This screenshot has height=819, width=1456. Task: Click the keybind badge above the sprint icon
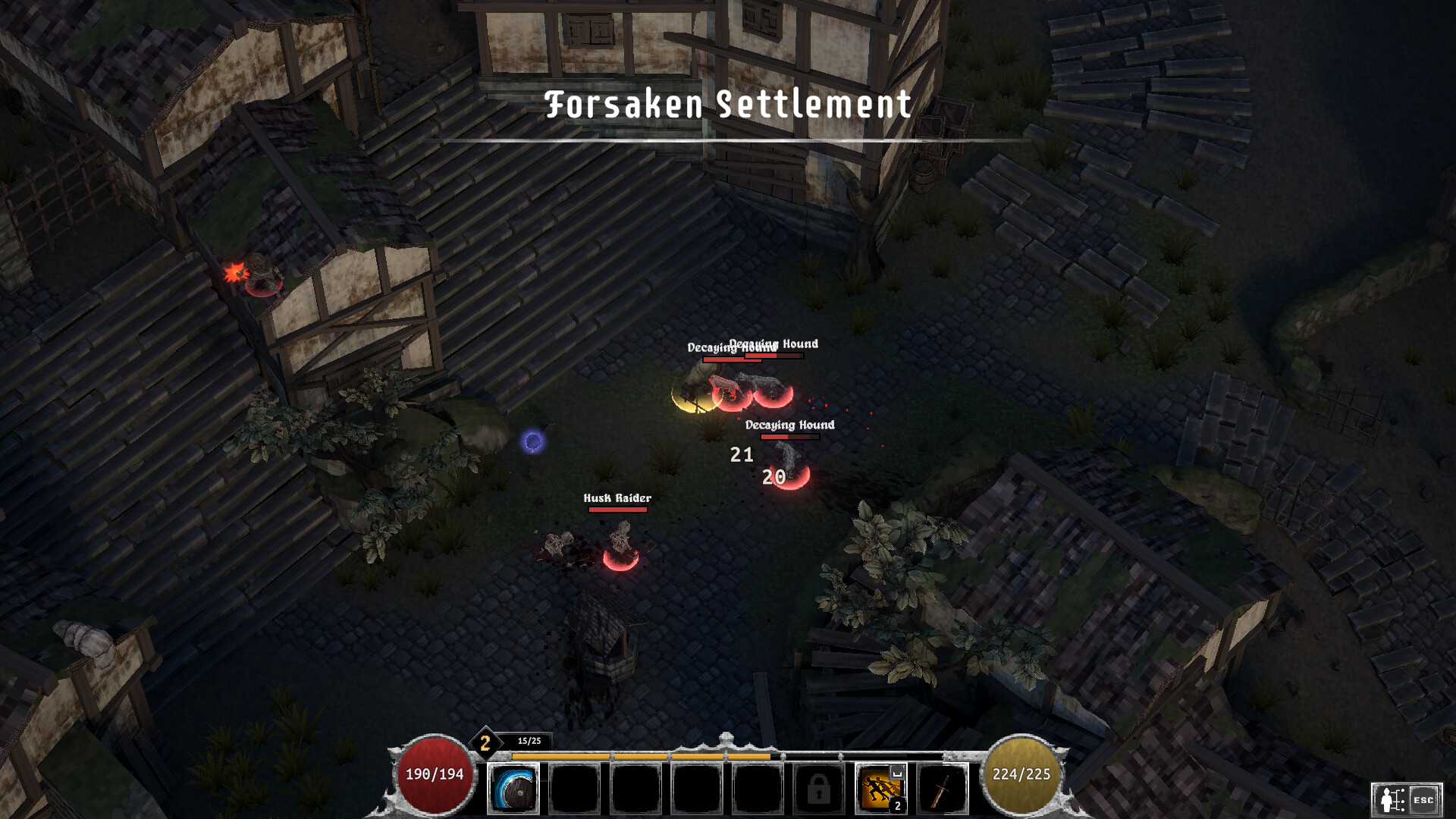[x=896, y=770]
